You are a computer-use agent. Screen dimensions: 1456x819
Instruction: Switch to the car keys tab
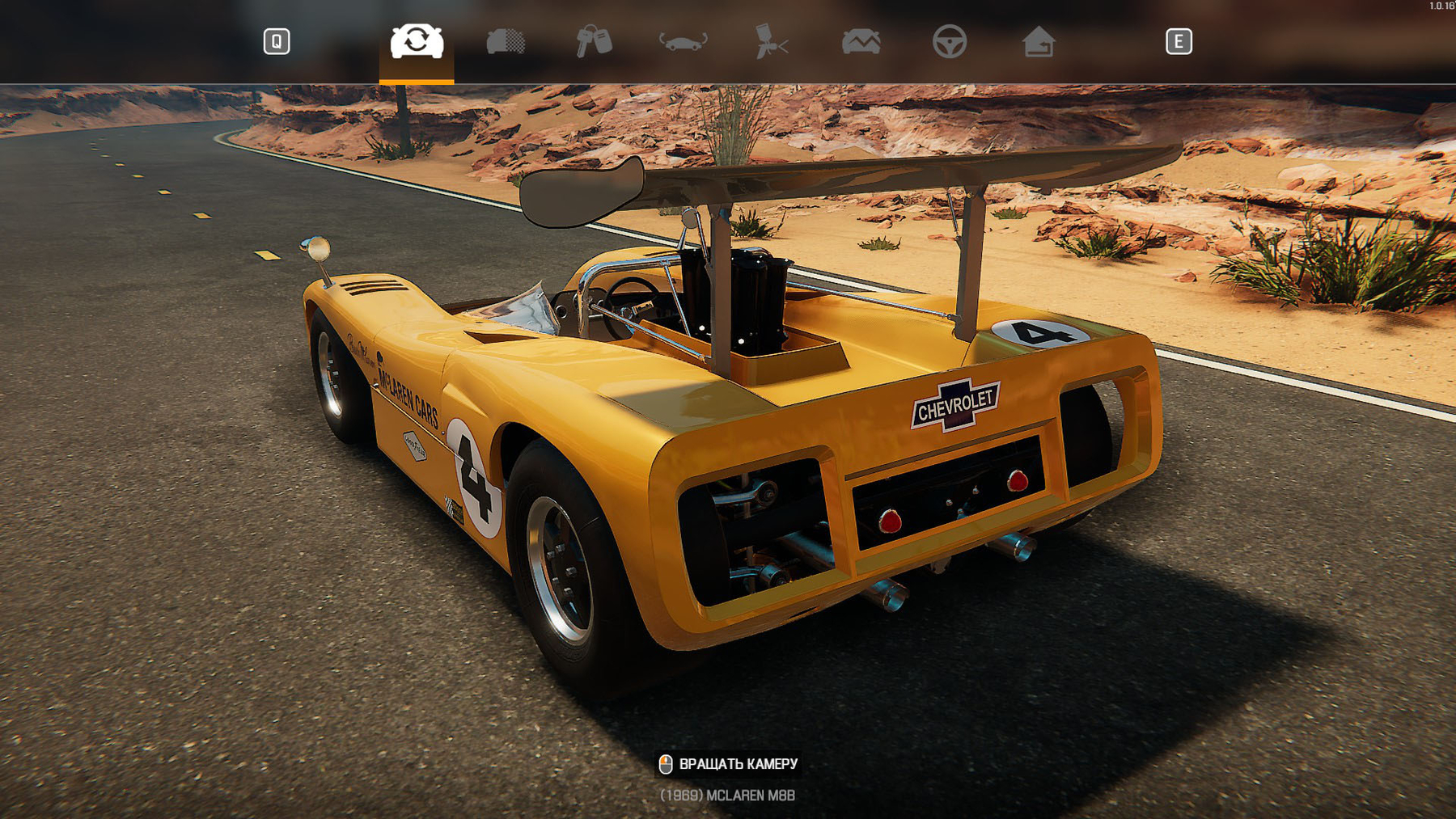(x=594, y=41)
